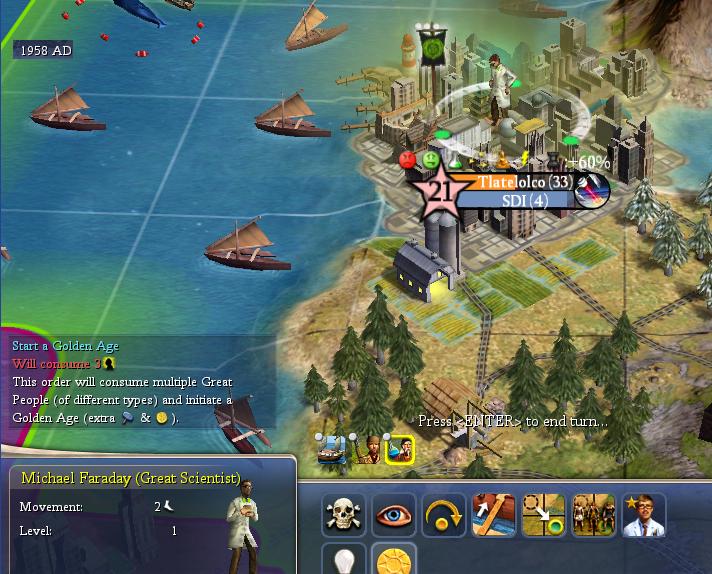Select the Great Scientist unit portrait in stack
Image resolution: width=712 pixels, height=574 pixels.
pos(400,451)
